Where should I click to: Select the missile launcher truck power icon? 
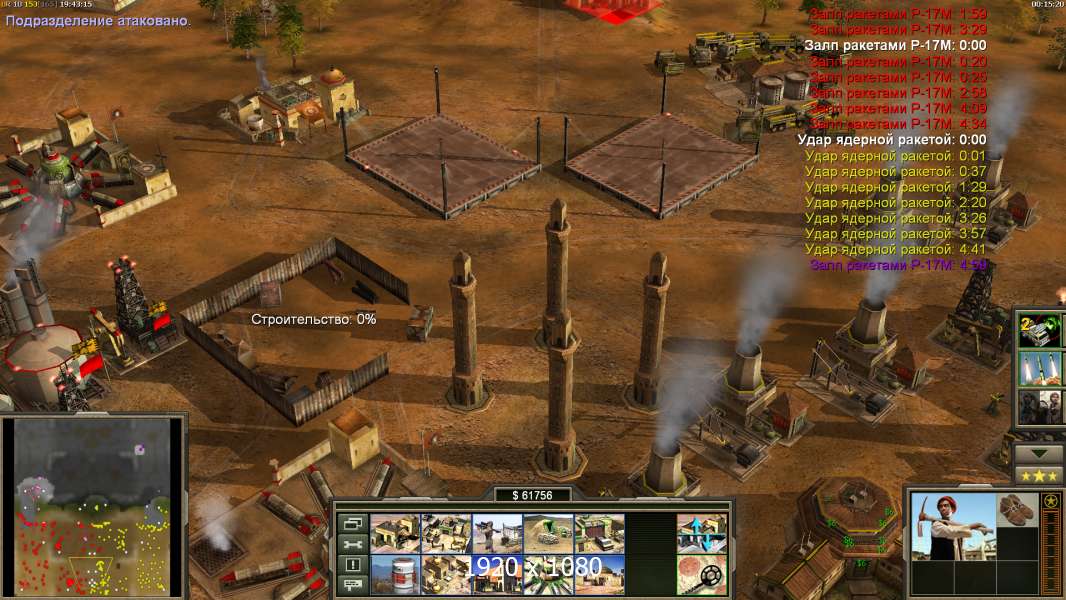click(x=1037, y=330)
